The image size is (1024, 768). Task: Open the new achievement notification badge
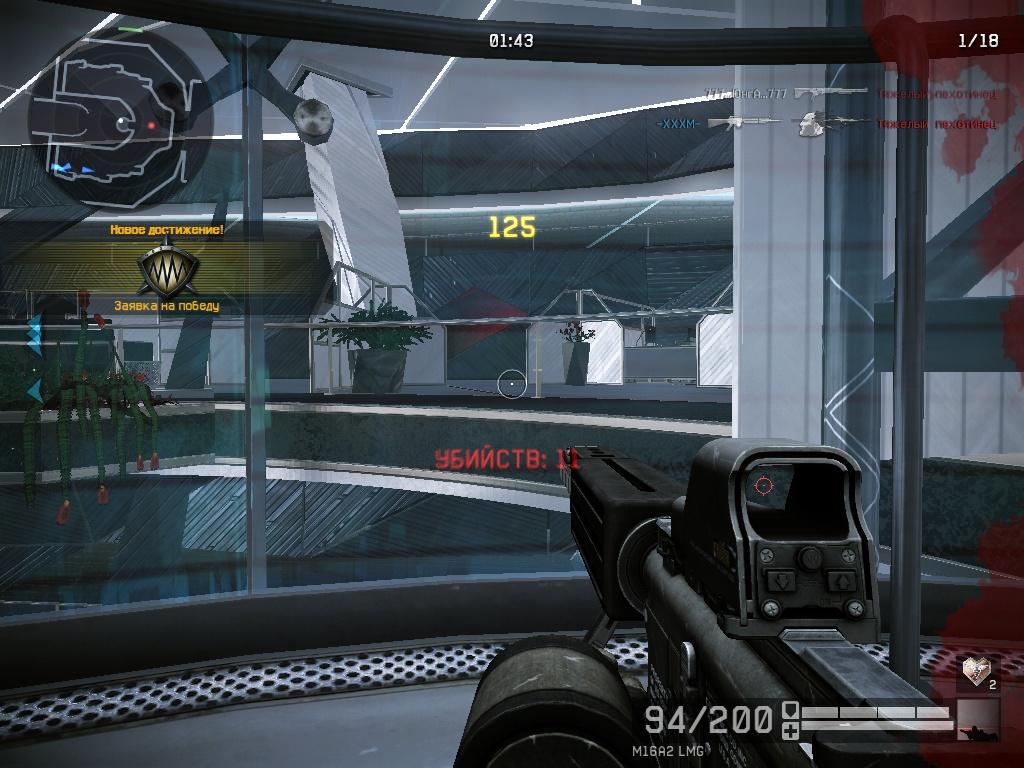[x=167, y=266]
